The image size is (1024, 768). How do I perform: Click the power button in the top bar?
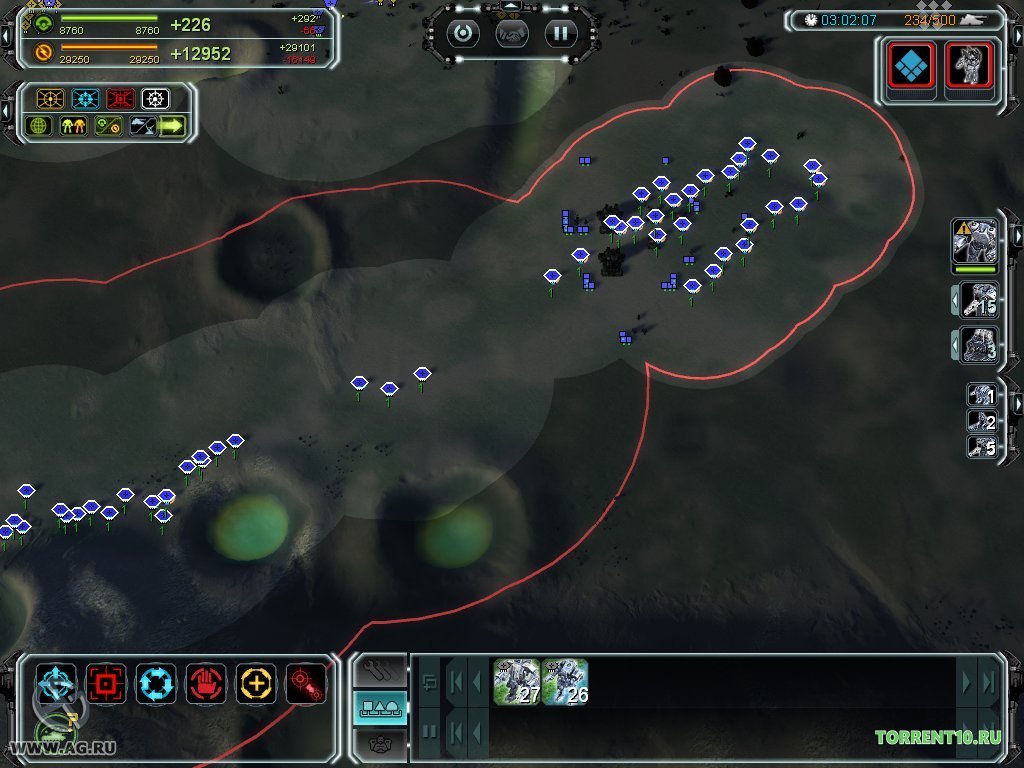pos(463,33)
